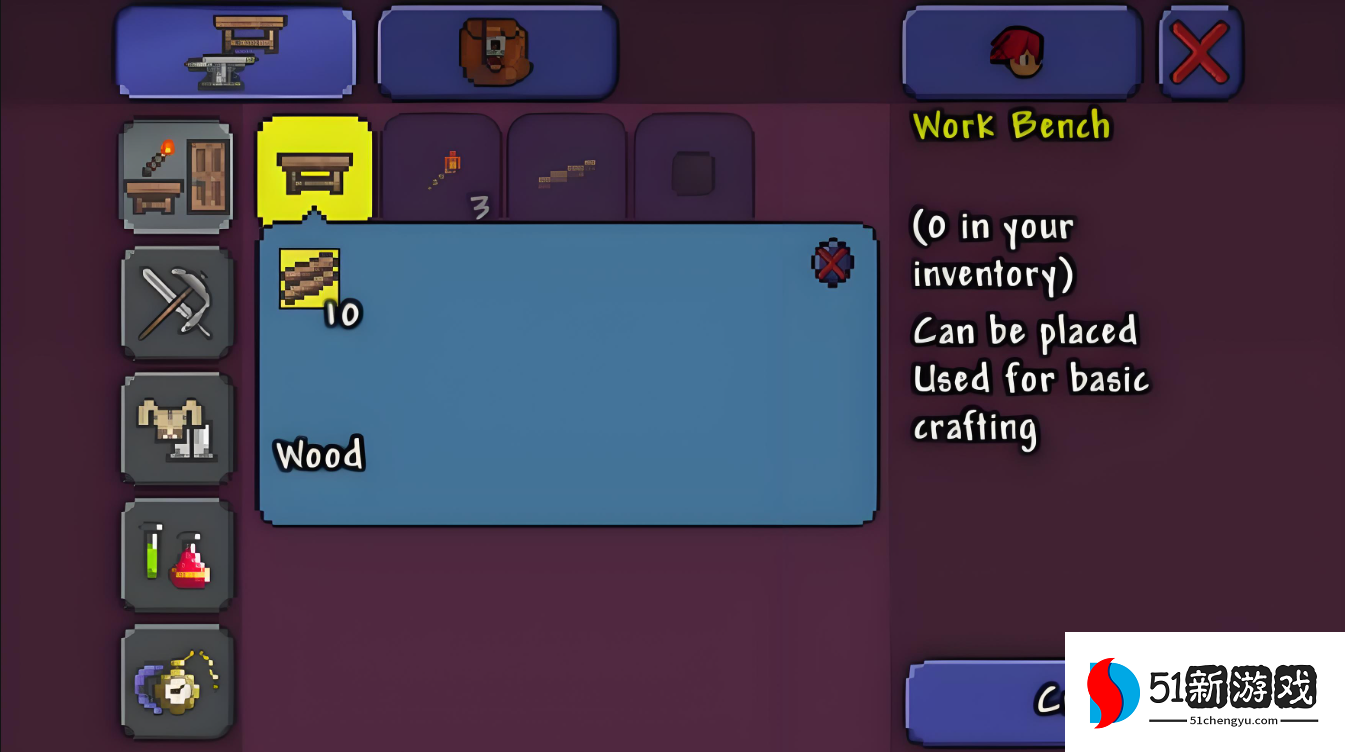Switch to the backpack inventory tab
Viewport: 1345px width, 752px height.
pos(497,52)
